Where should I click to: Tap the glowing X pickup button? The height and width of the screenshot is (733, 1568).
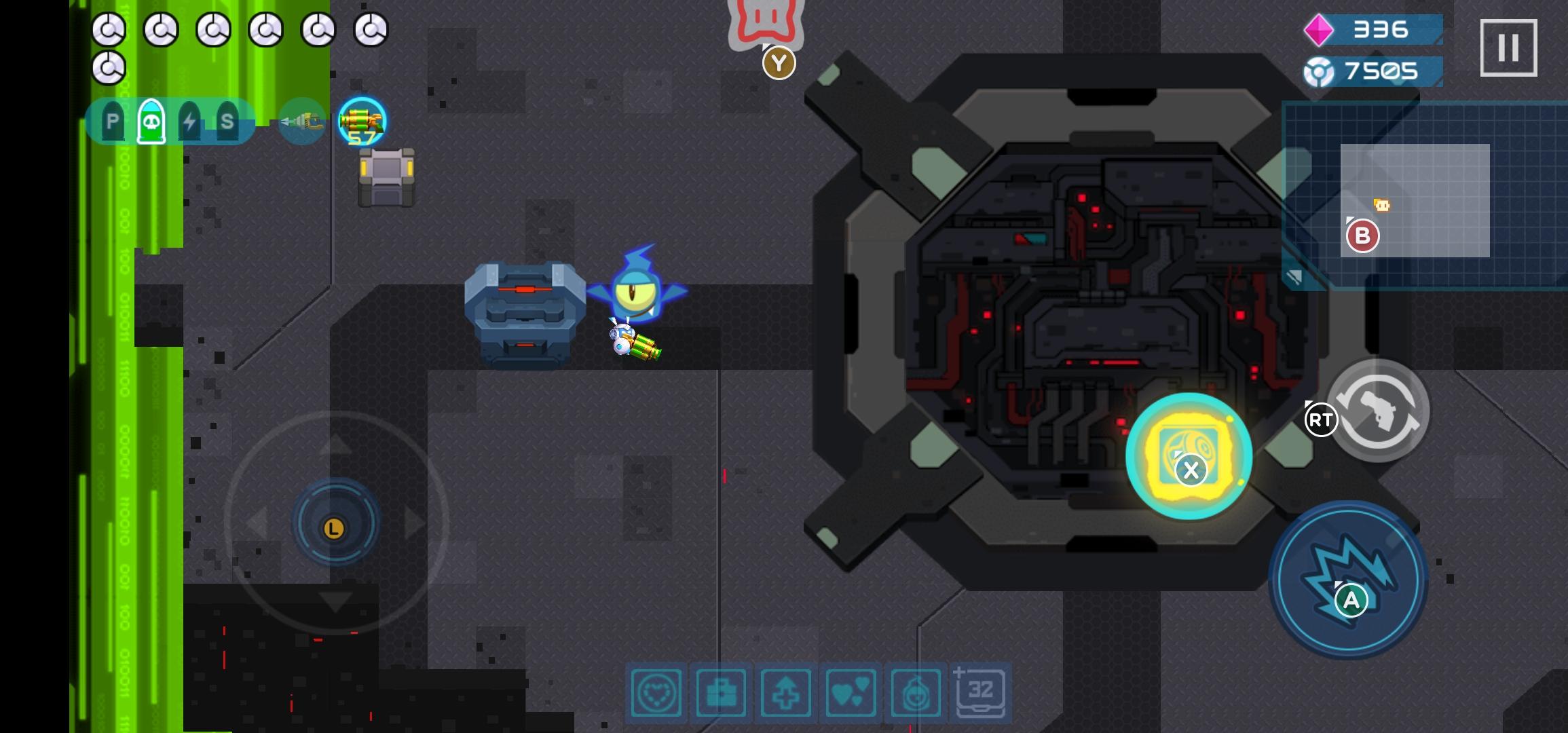(1191, 458)
